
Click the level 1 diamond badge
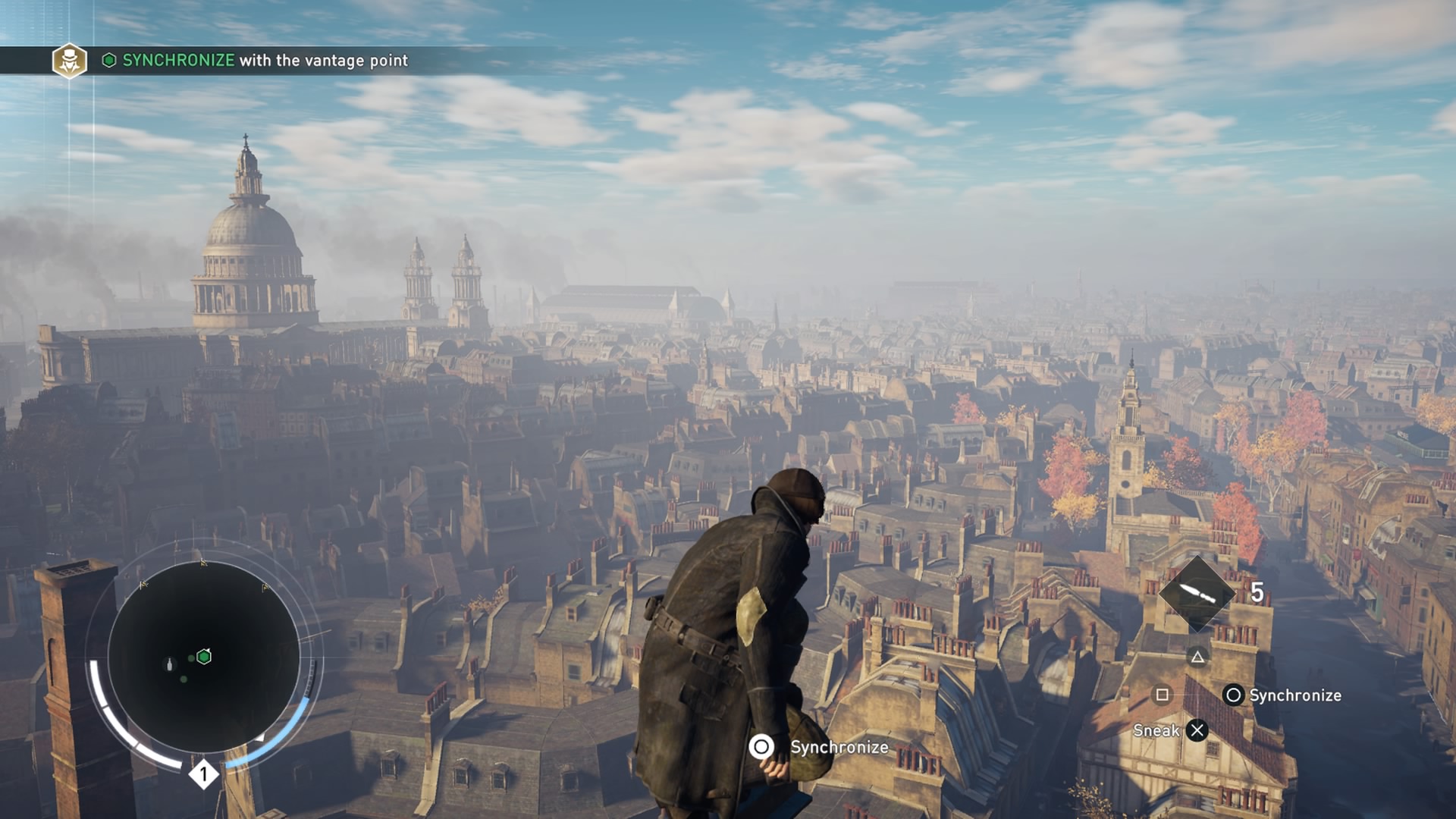tap(203, 774)
